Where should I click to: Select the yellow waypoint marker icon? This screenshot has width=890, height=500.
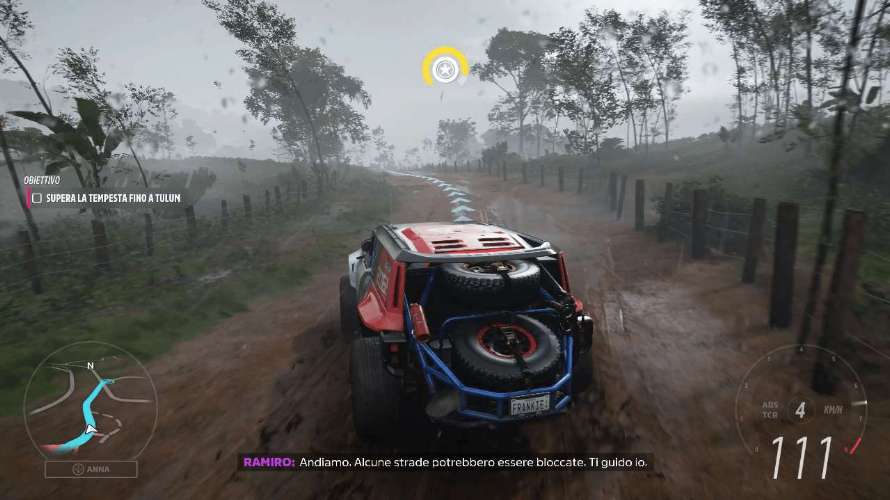445,67
